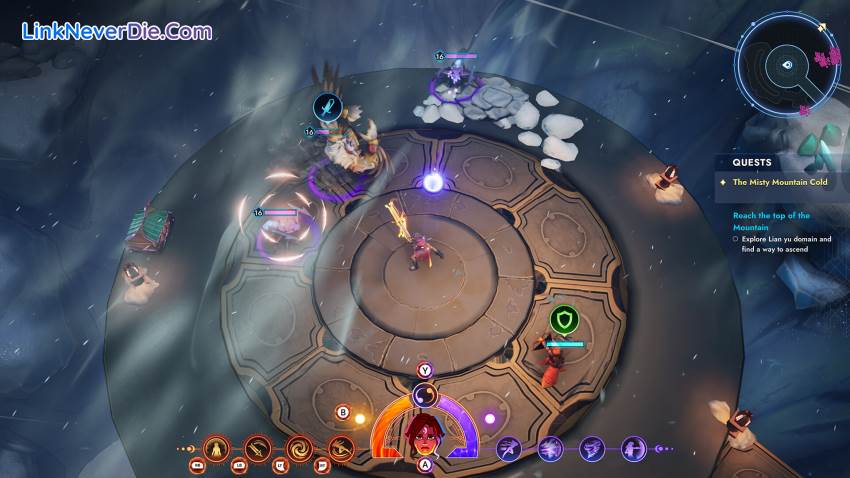Click the Reach the top objective text
The width and height of the screenshot is (850, 478).
[770, 221]
